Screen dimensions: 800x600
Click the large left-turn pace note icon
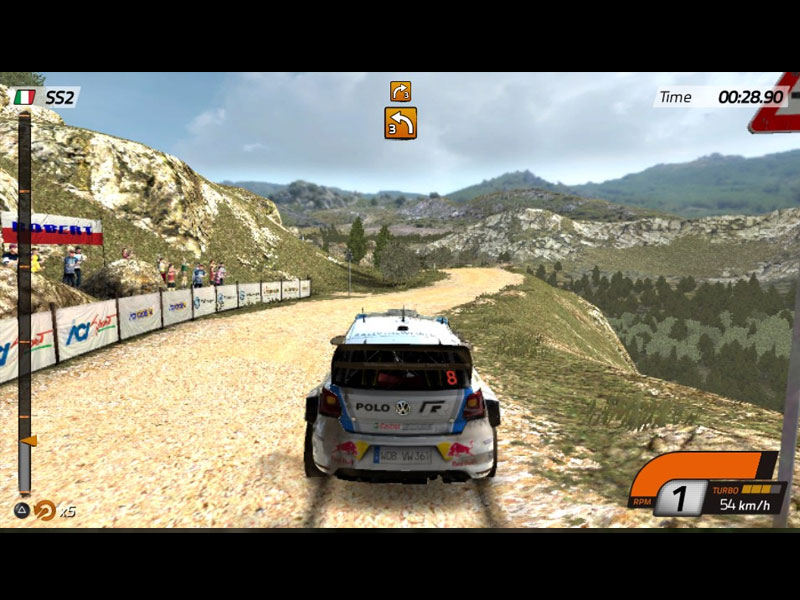(x=400, y=123)
